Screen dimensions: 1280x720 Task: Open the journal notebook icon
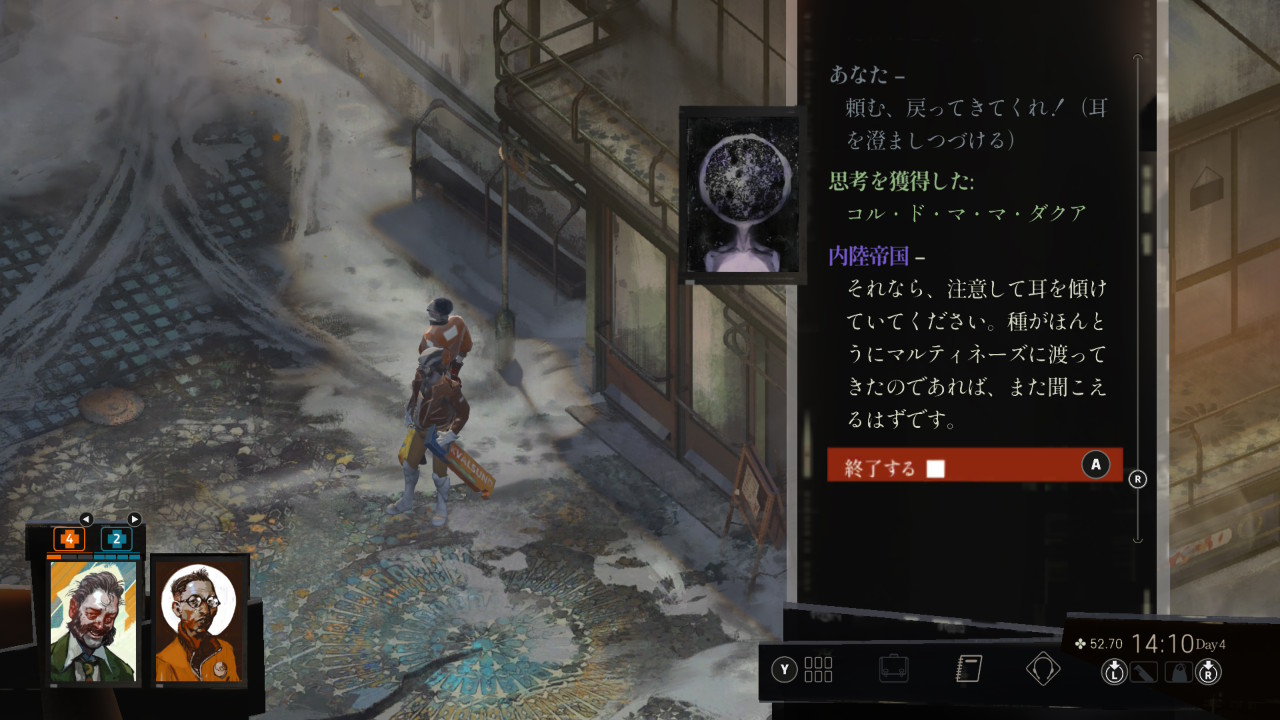[x=968, y=669]
